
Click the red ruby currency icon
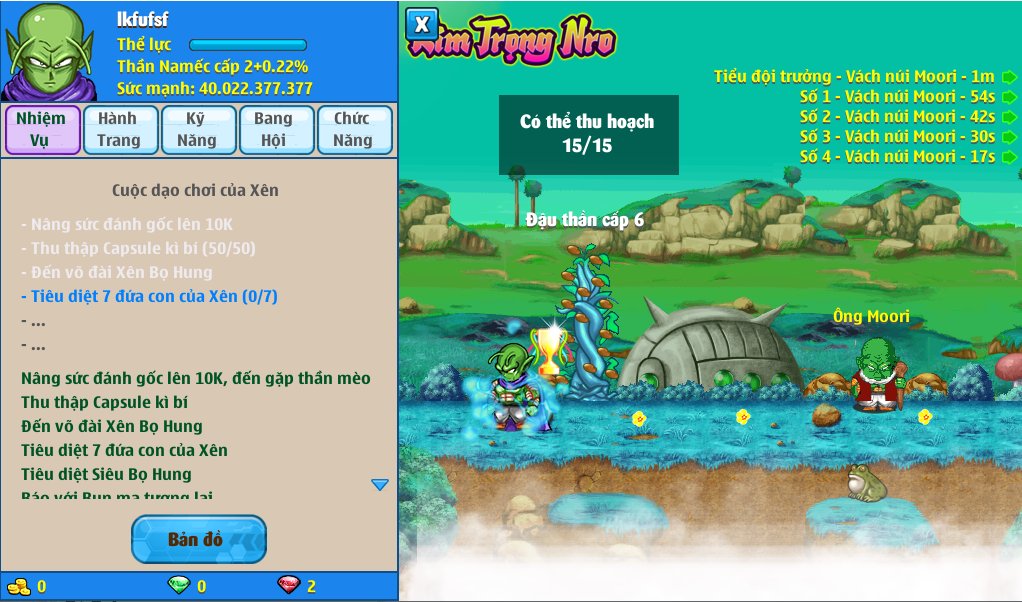(288, 586)
